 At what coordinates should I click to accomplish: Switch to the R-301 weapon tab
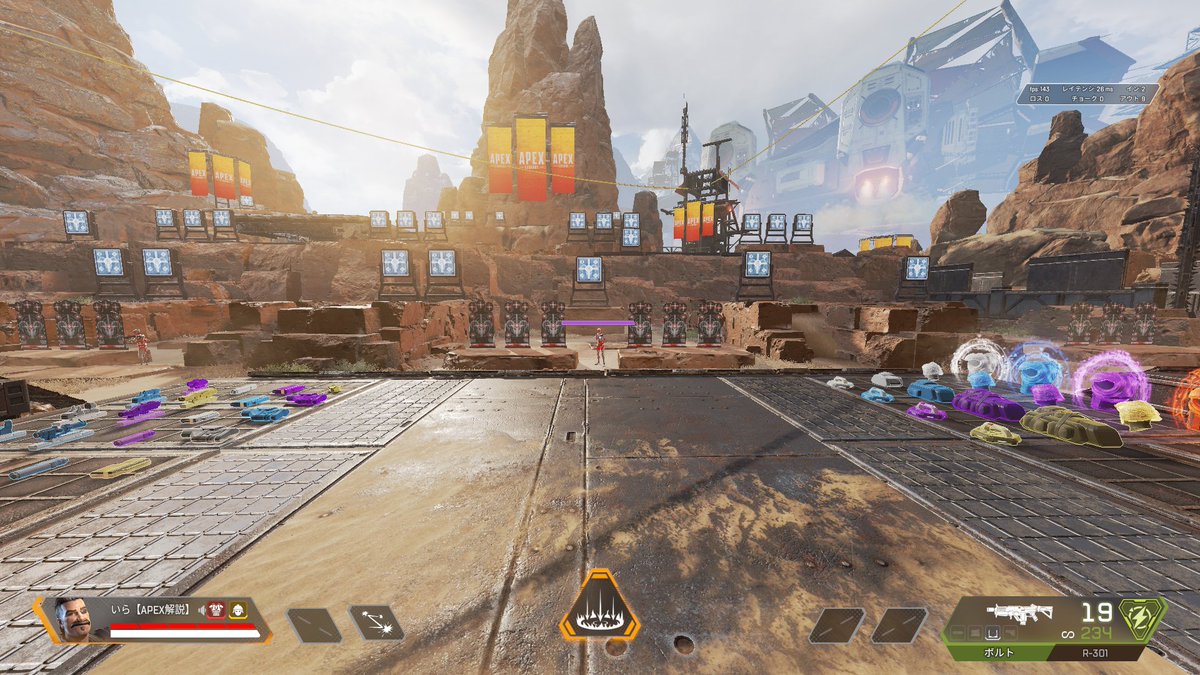[1100, 653]
